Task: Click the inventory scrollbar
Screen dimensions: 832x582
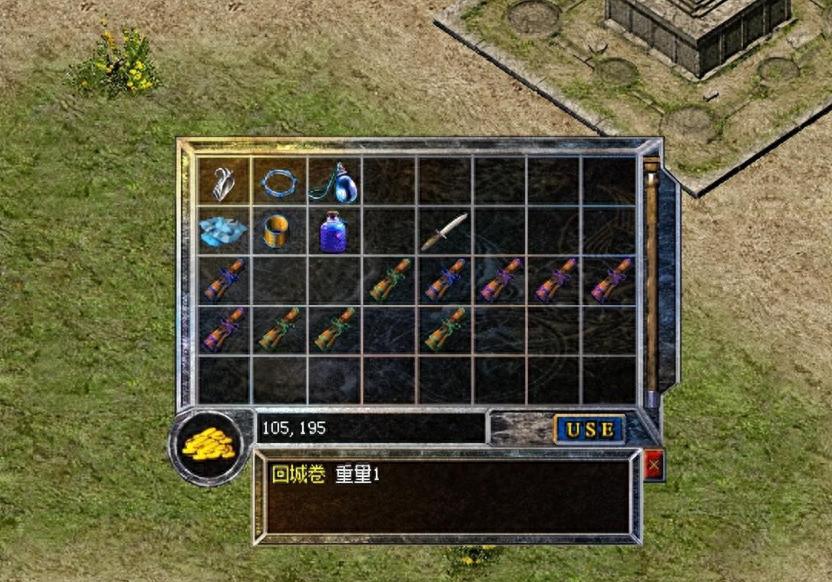Action: coord(651,280)
